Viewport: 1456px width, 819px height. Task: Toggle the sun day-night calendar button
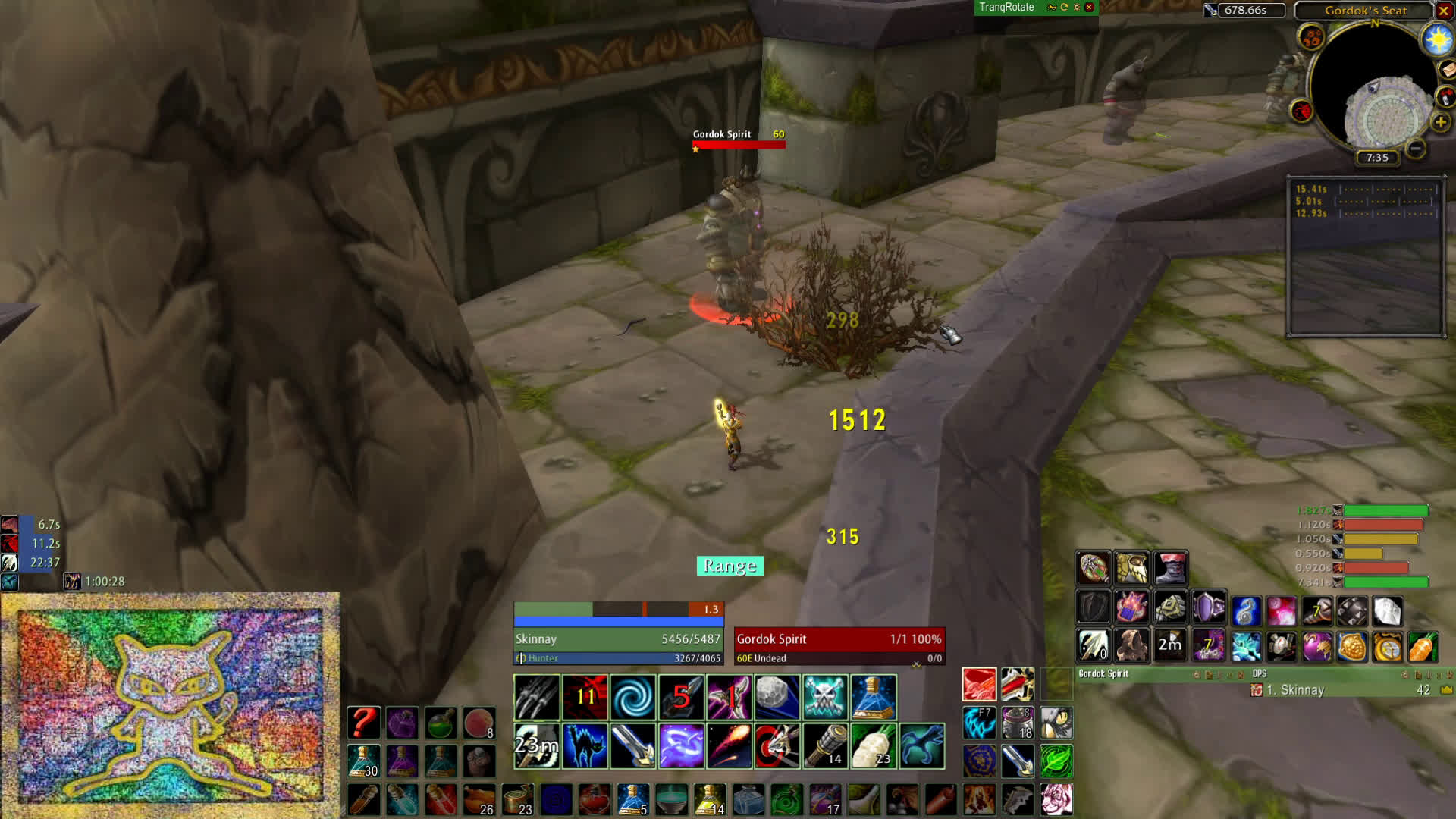click(1438, 38)
